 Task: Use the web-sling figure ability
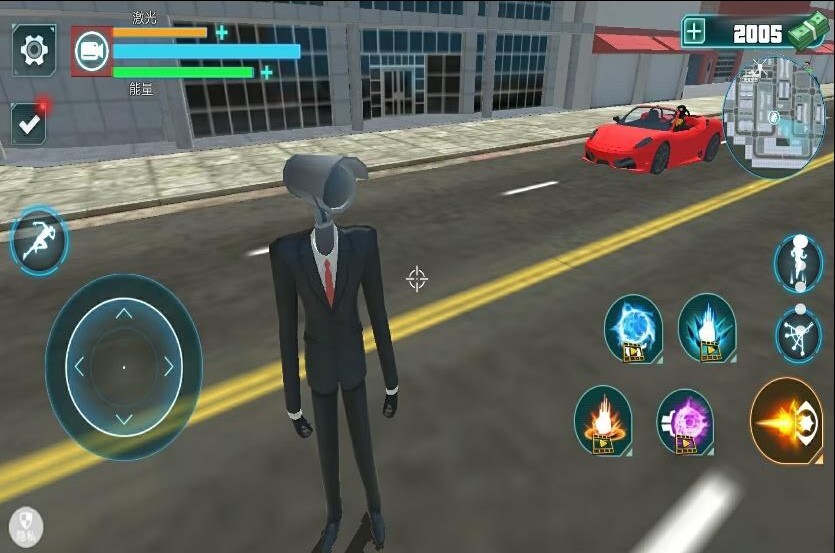click(798, 334)
